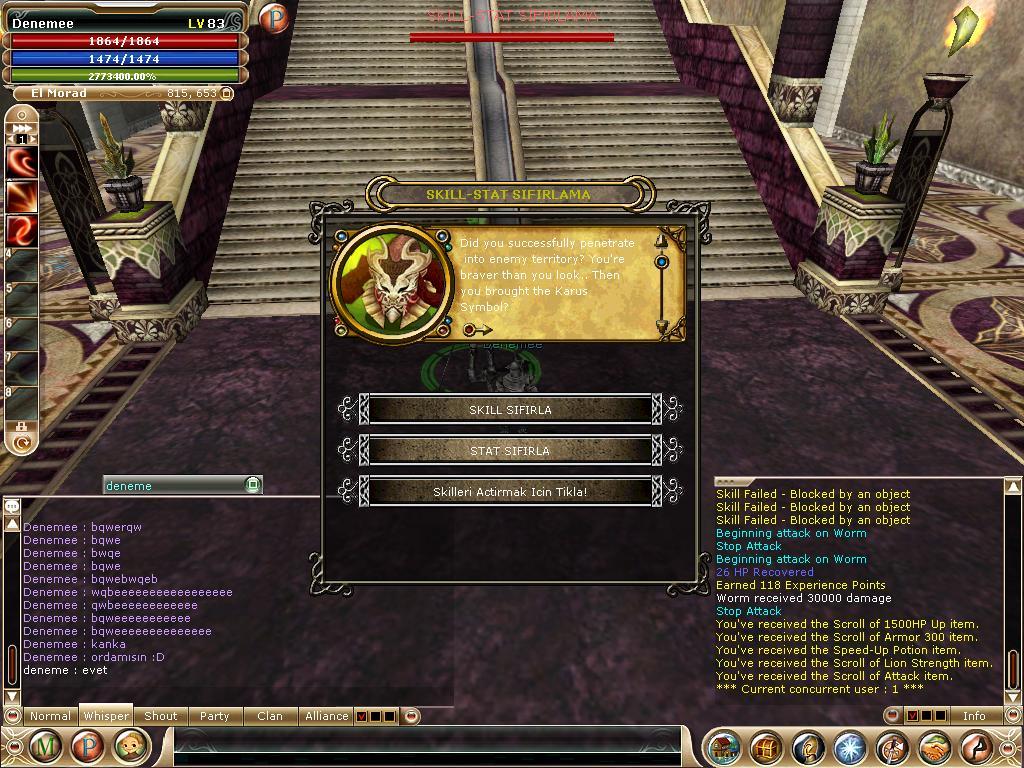Advance the NPC dialogue with the arrow
This screenshot has width=1024, height=768.
[478, 329]
